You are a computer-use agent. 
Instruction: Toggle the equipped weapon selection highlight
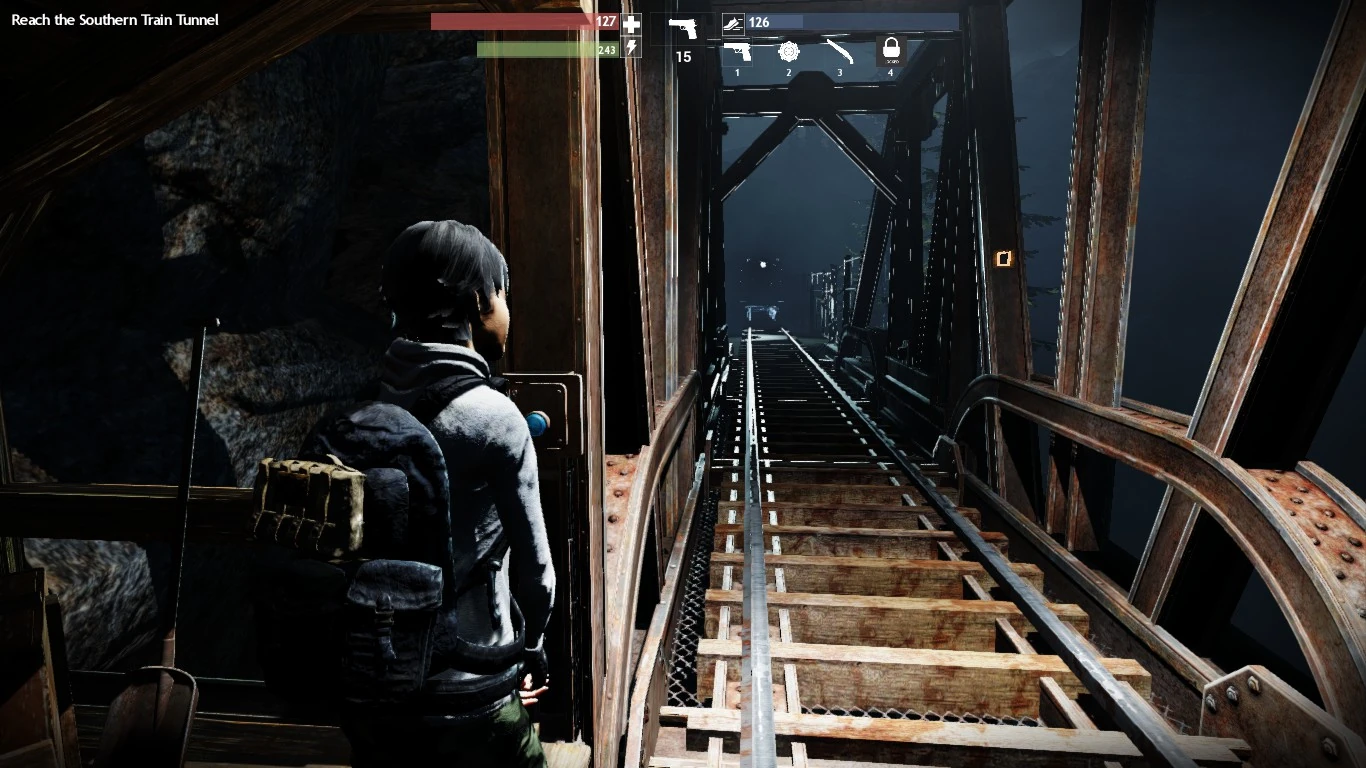738,51
